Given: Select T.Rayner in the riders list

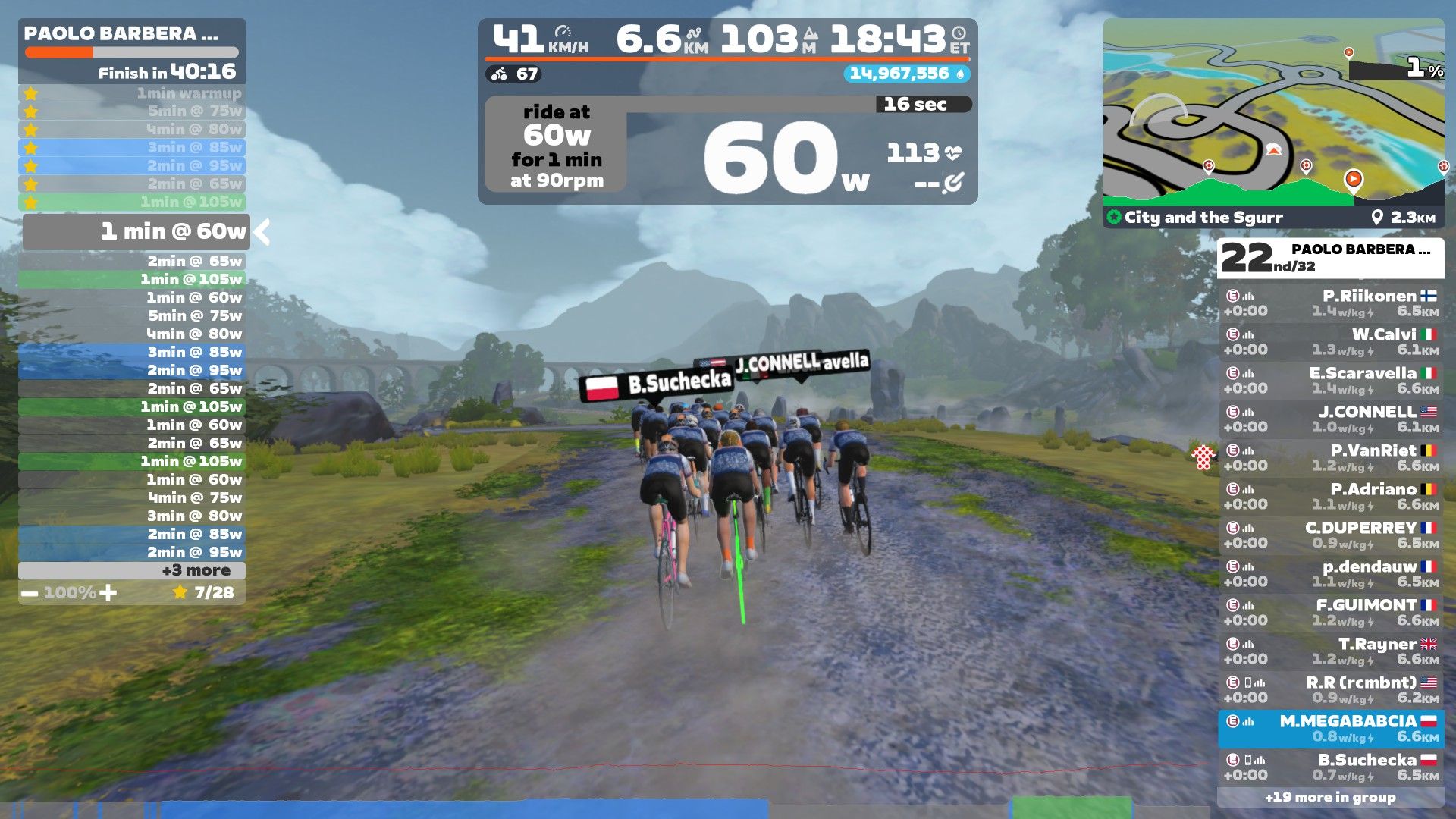Looking at the screenshot, I should tap(1331, 651).
